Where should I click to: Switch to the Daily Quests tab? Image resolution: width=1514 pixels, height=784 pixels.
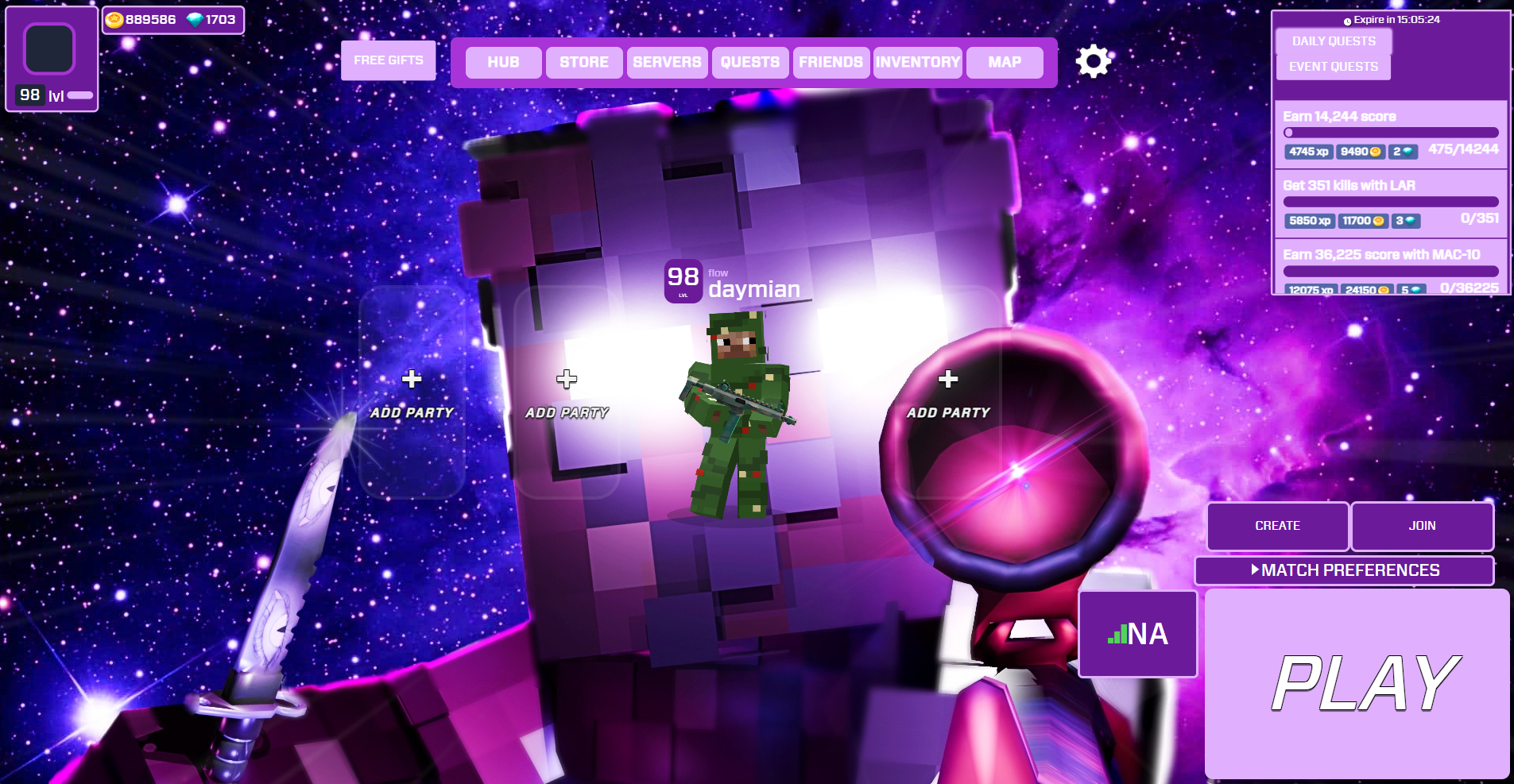pos(1334,41)
